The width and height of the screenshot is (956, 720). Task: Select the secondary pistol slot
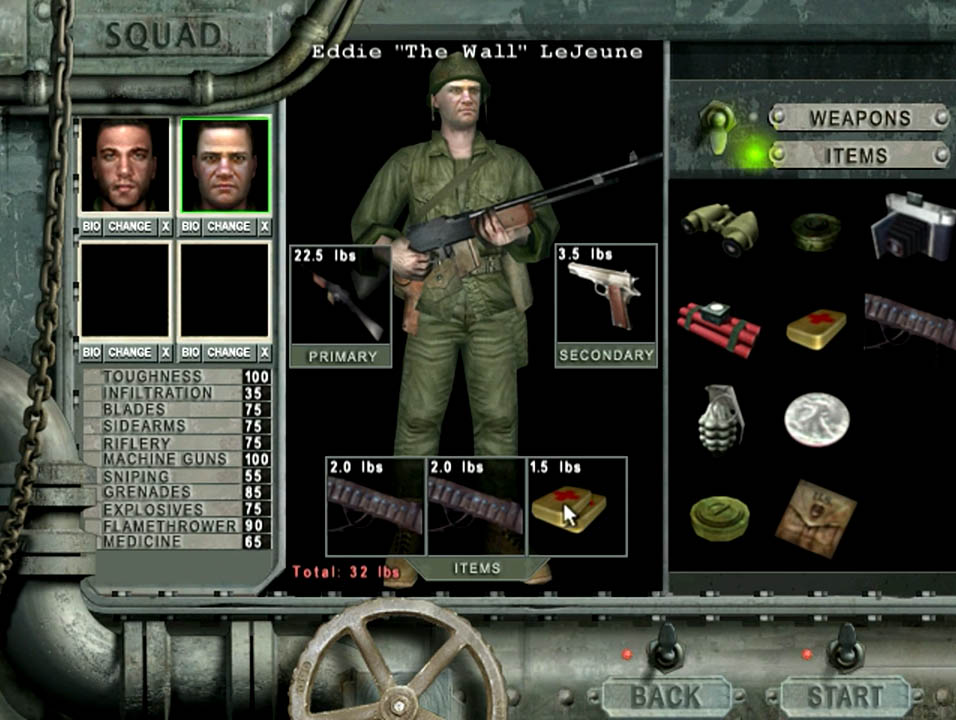click(x=606, y=304)
